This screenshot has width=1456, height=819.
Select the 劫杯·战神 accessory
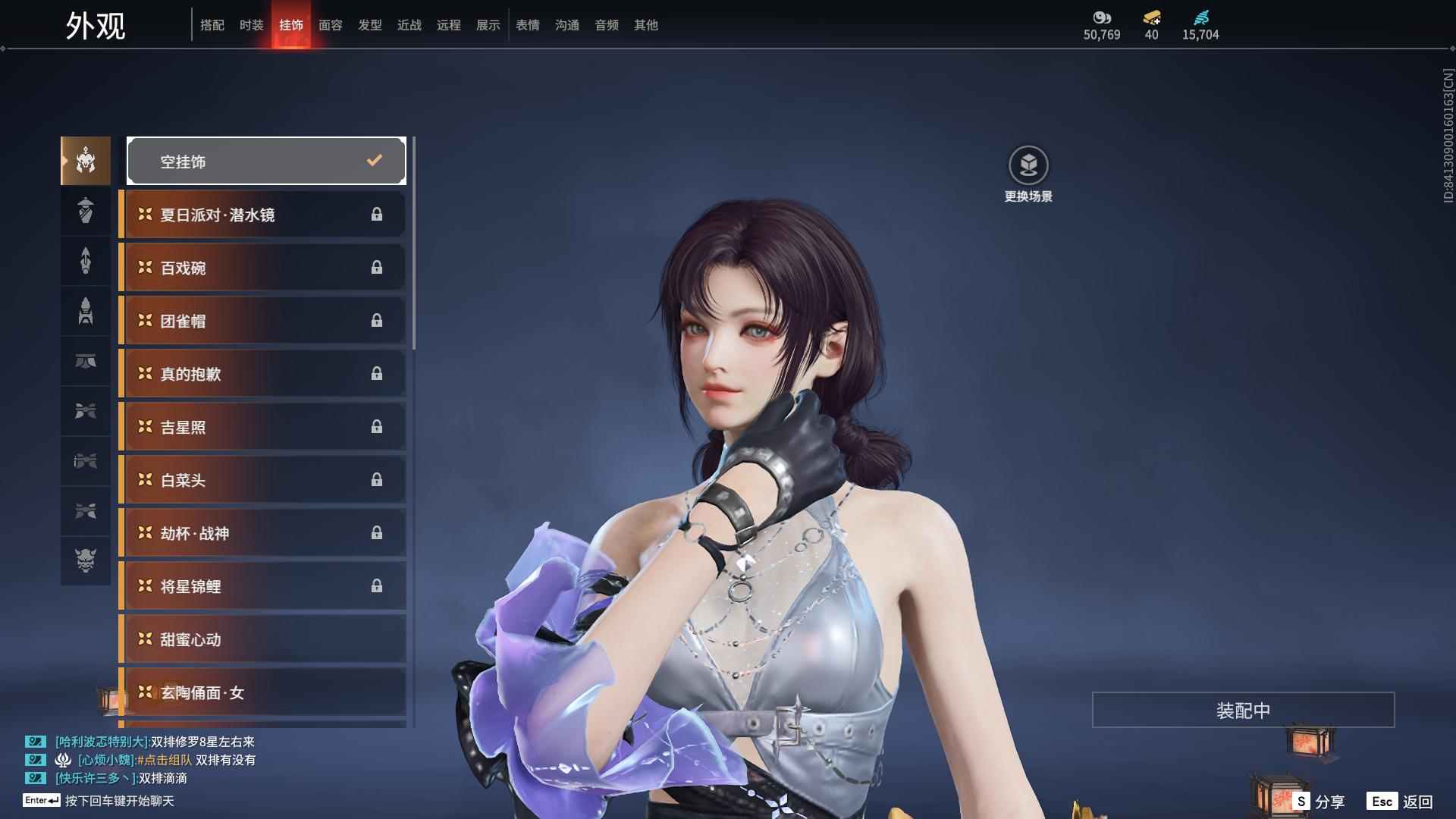263,533
